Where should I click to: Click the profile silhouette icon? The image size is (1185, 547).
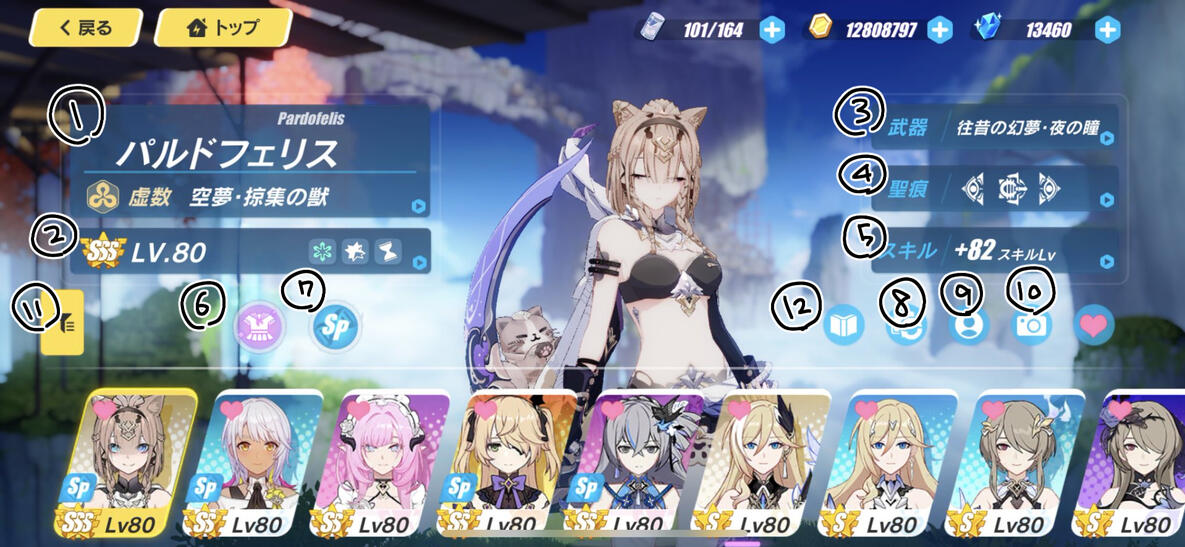(x=968, y=325)
